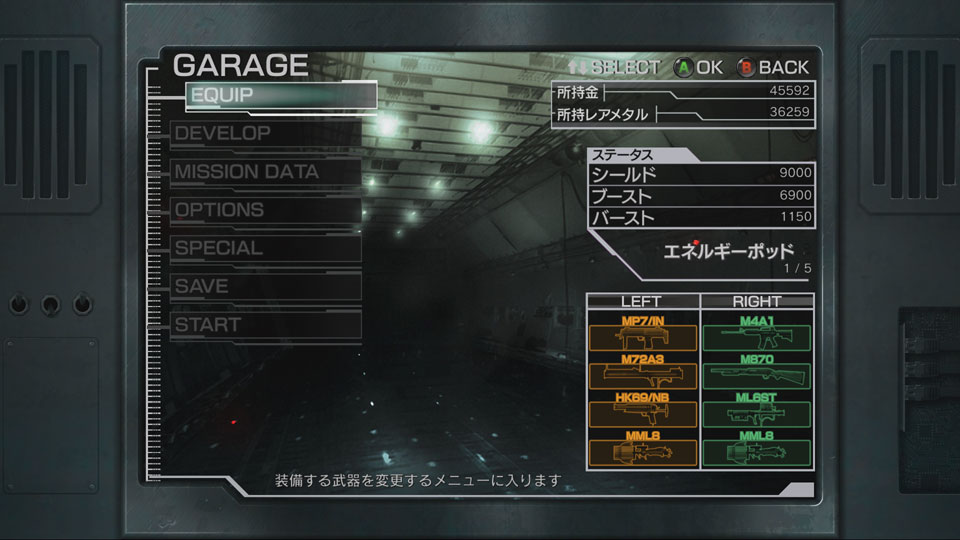Viewport: 960px width, 540px height.
Task: Click SAVE in the garage menu
Action: click(265, 286)
